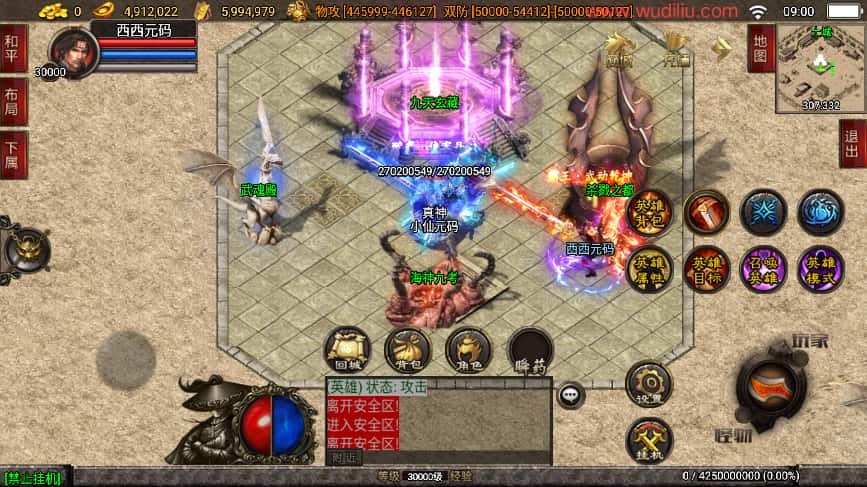Select the 英雄目标 hero target button
867x487 pixels.
click(x=706, y=269)
